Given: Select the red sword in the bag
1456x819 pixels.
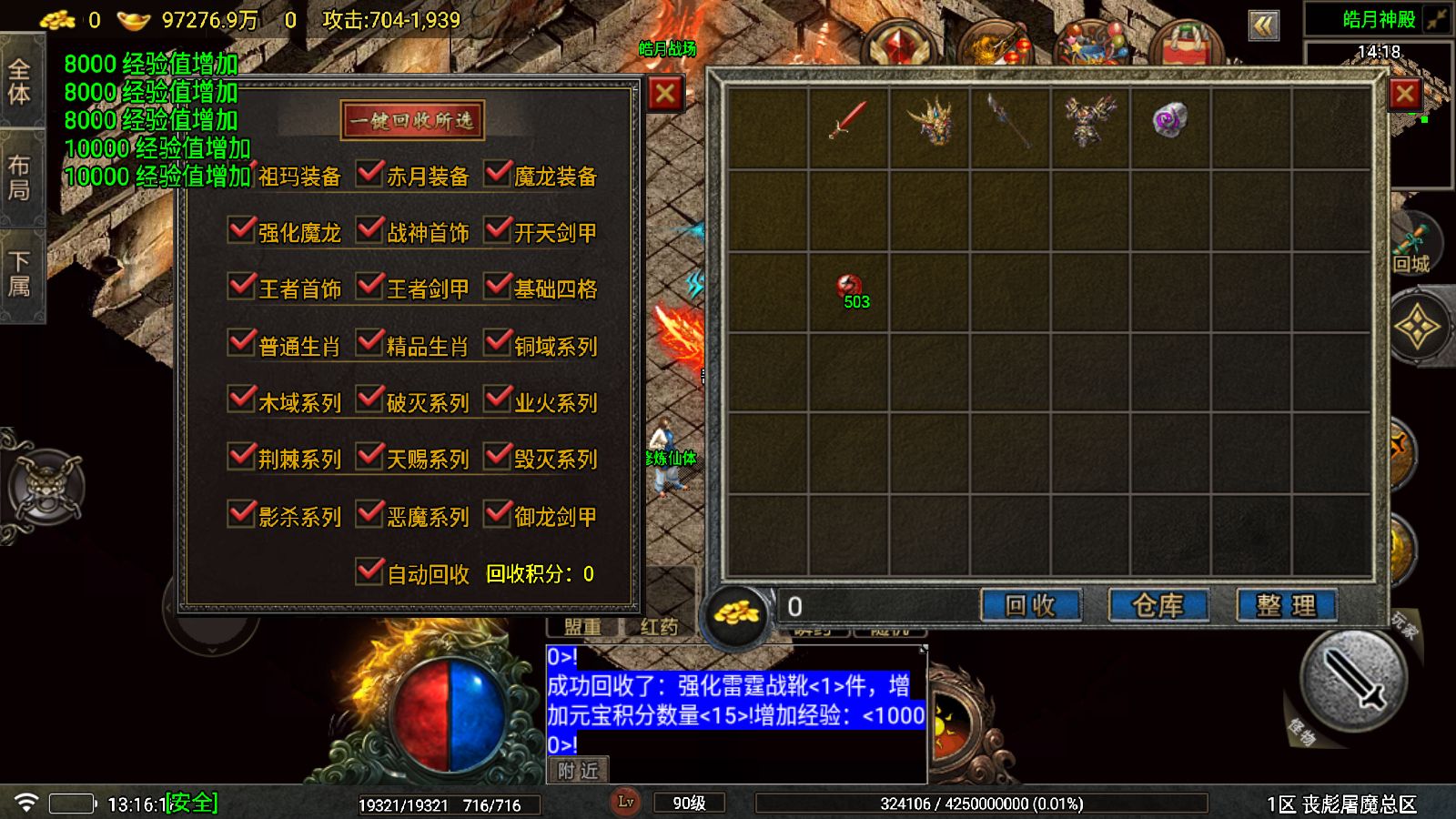Looking at the screenshot, I should click(x=848, y=119).
